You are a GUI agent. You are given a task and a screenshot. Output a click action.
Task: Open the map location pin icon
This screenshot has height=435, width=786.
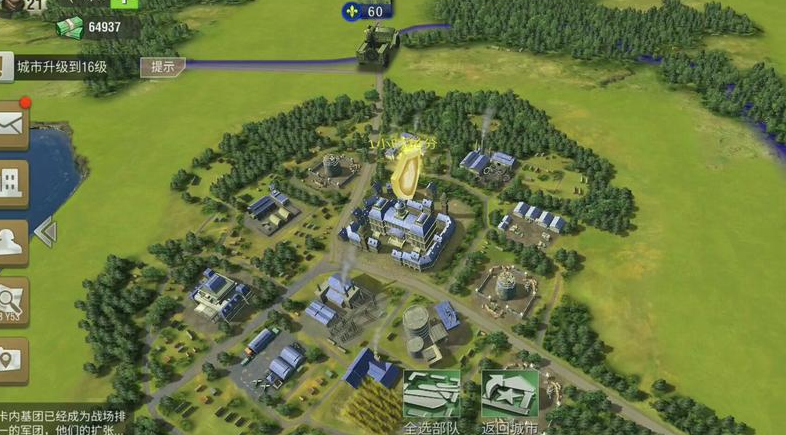(x=12, y=360)
